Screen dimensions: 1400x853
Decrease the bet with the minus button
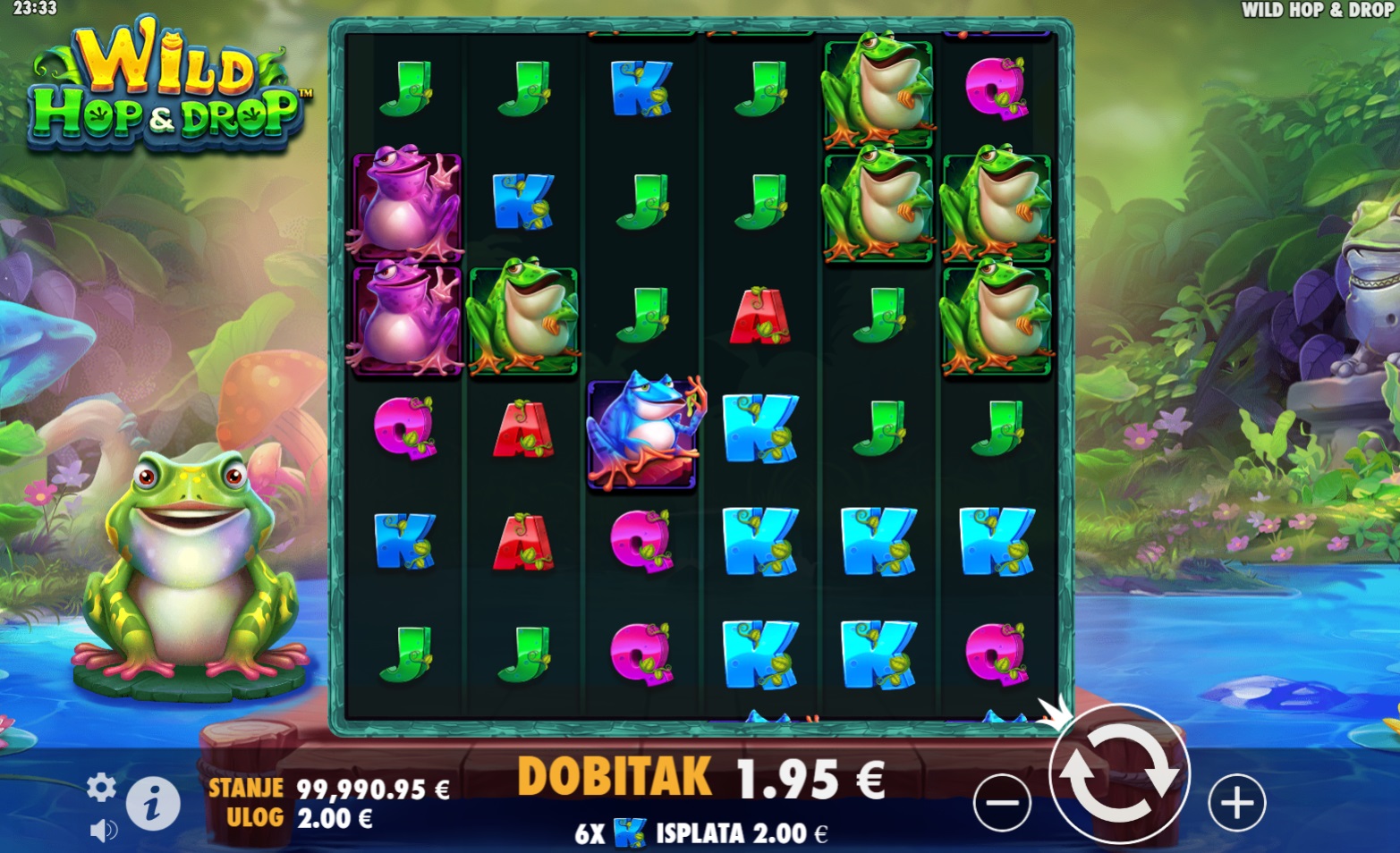click(x=1002, y=802)
